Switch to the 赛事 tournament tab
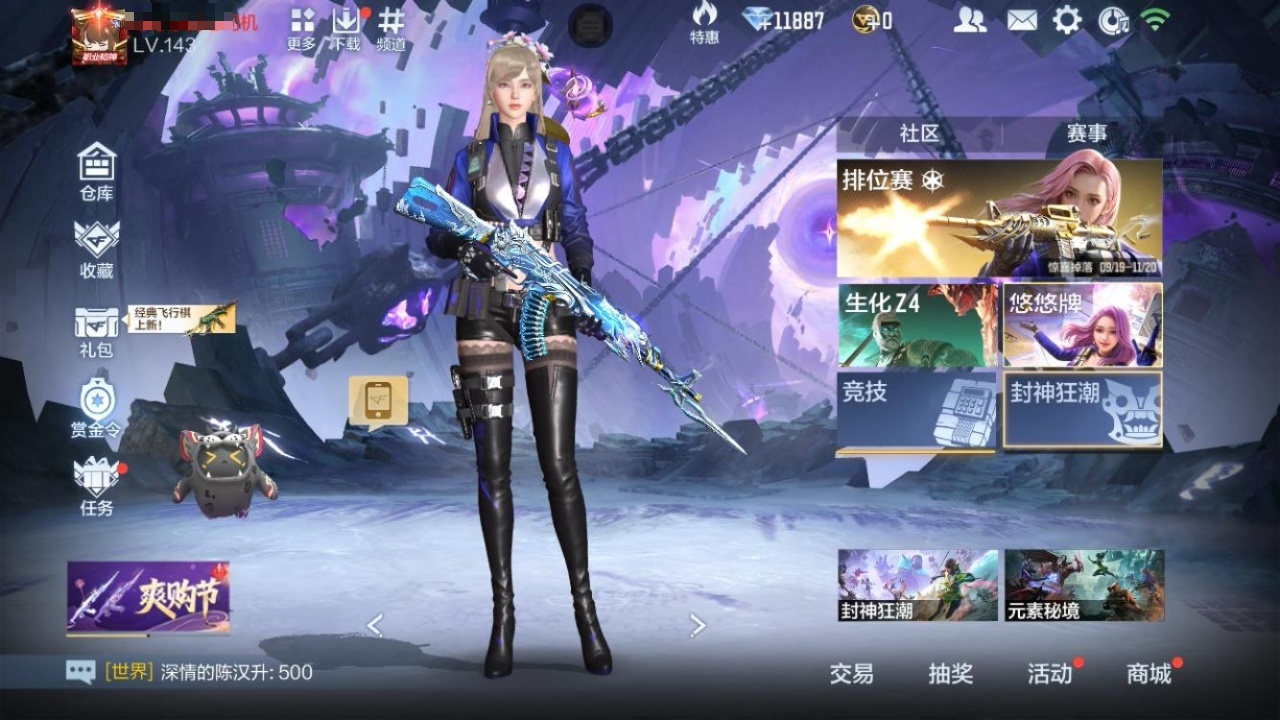Screen dimensions: 1280x720 coord(1086,133)
